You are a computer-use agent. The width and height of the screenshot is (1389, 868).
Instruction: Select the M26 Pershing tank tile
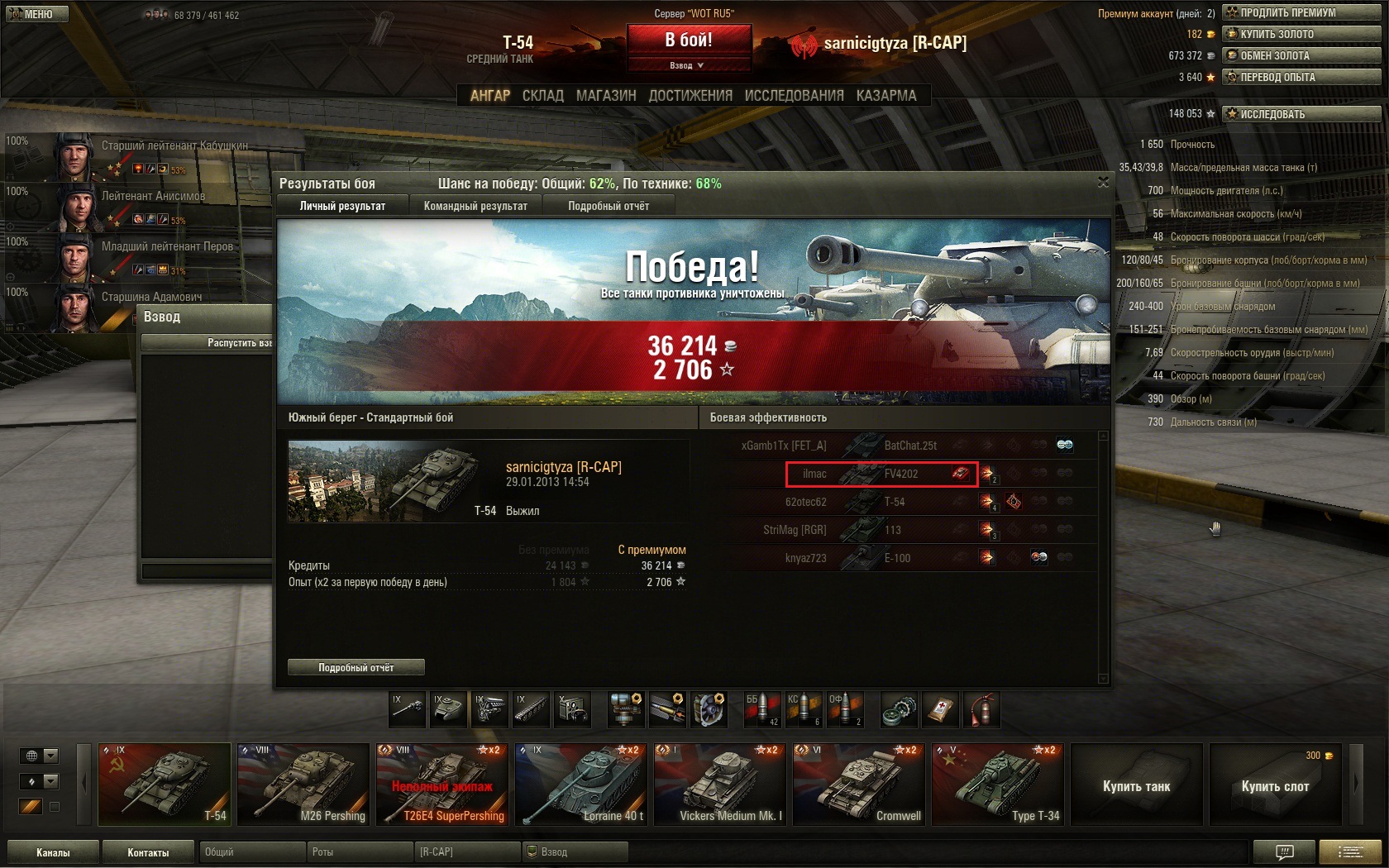pyautogui.click(x=303, y=785)
